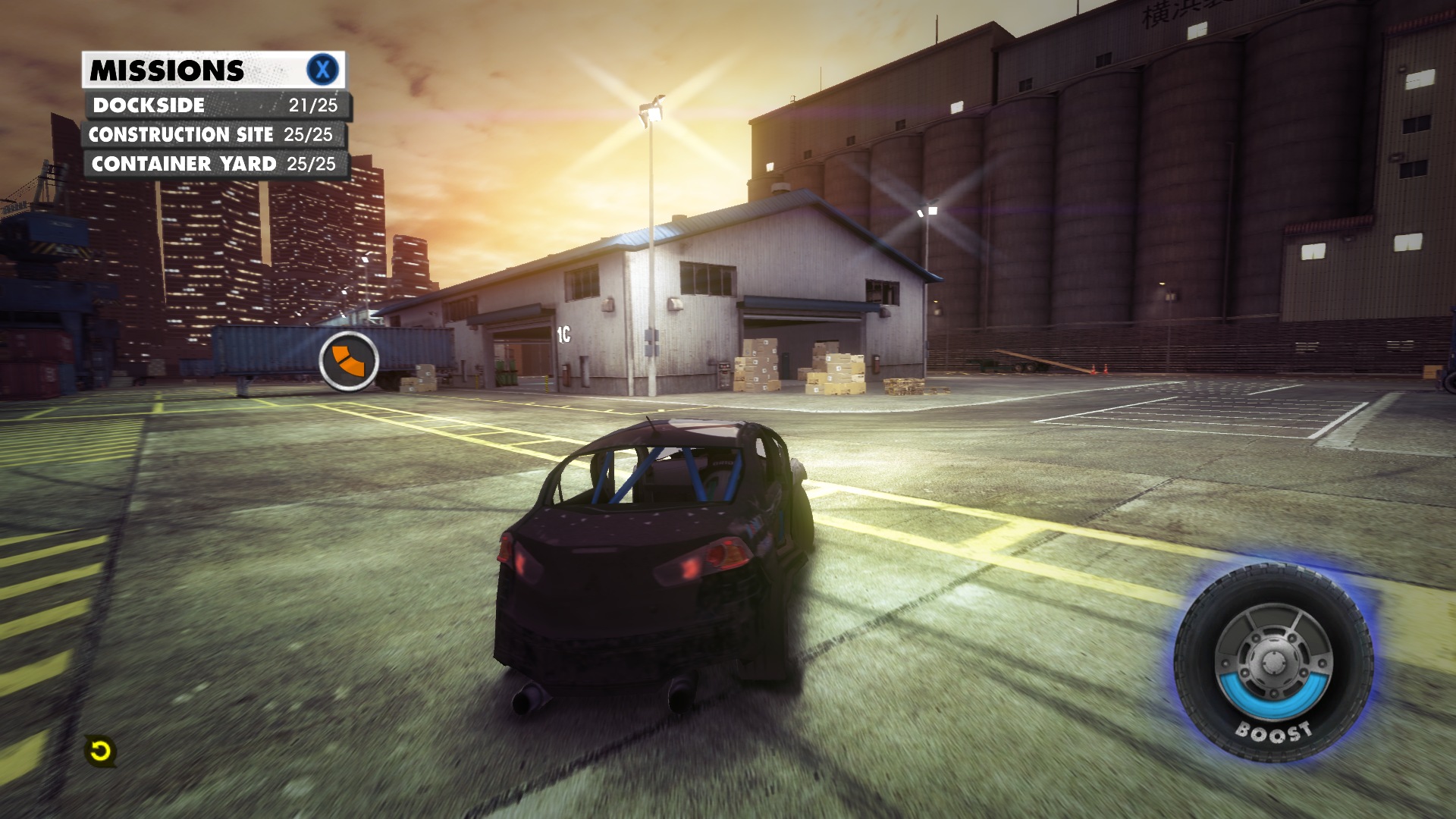The image size is (1456, 819).
Task: Choose the Construction Site mission row
Action: (212, 135)
